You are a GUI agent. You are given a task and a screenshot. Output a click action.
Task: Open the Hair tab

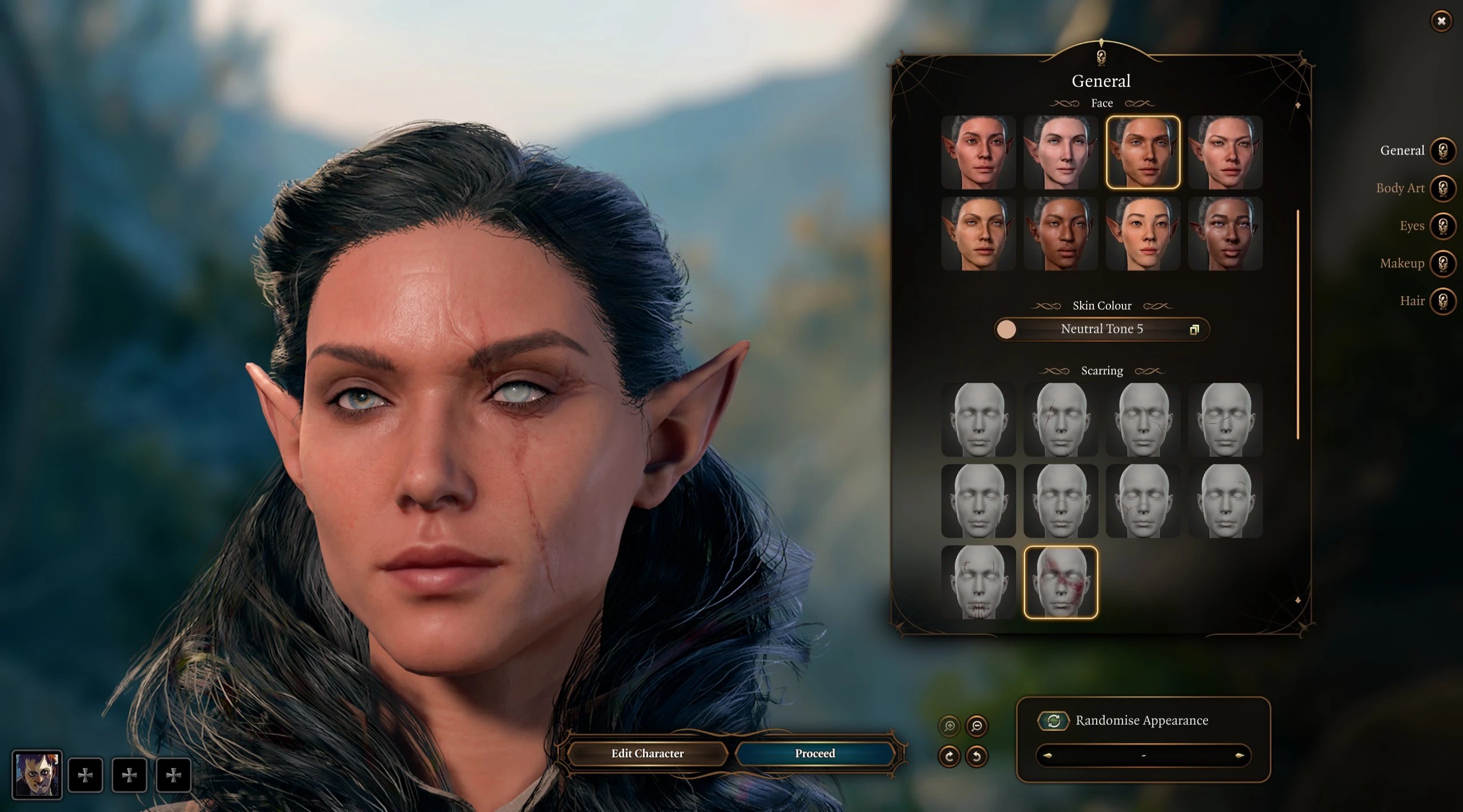click(1442, 301)
